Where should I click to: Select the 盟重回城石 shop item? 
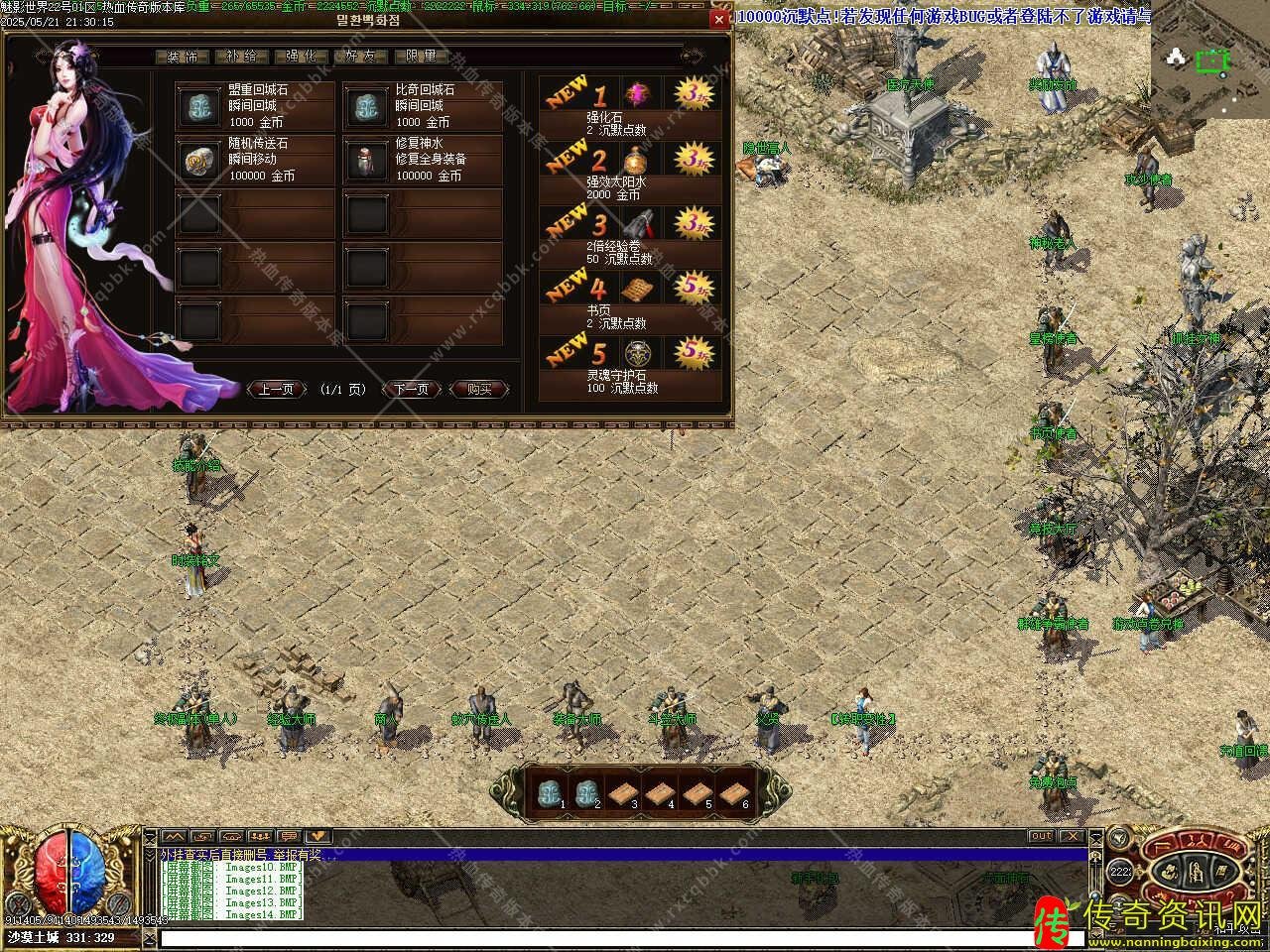255,106
